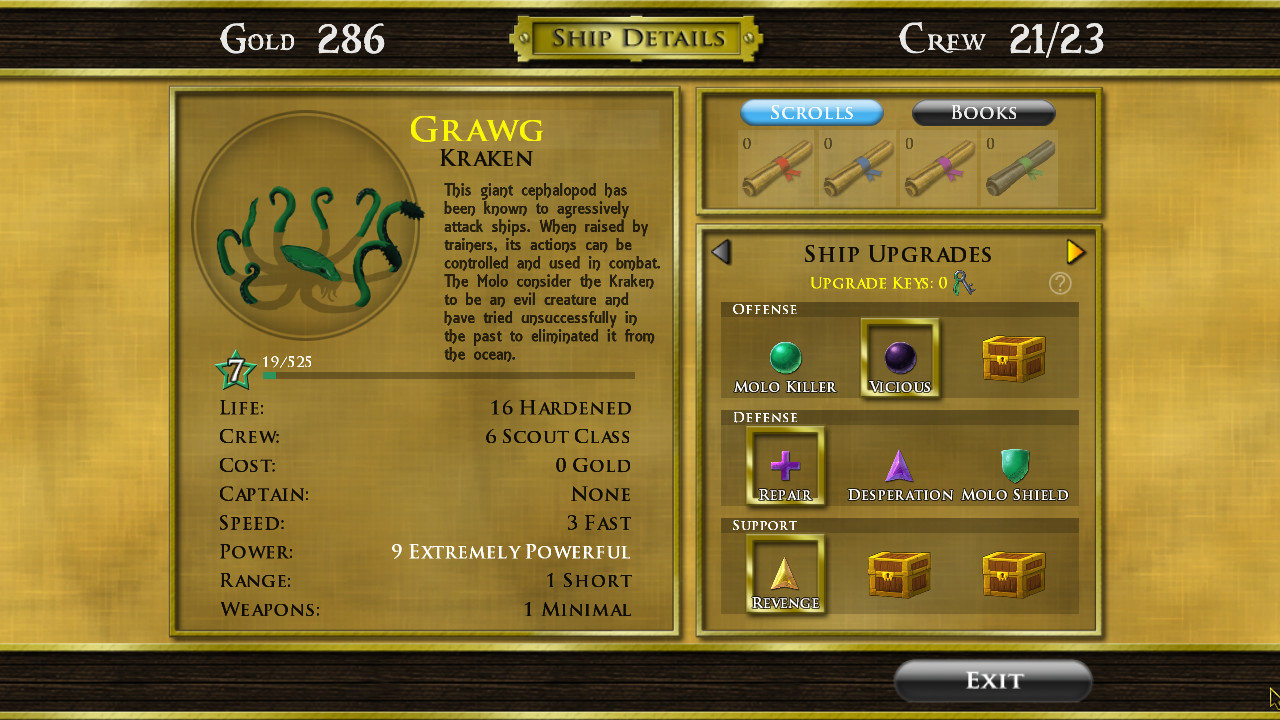Viewport: 1280px width, 720px height.
Task: Select the Molo Killer offense upgrade
Action: click(x=785, y=357)
